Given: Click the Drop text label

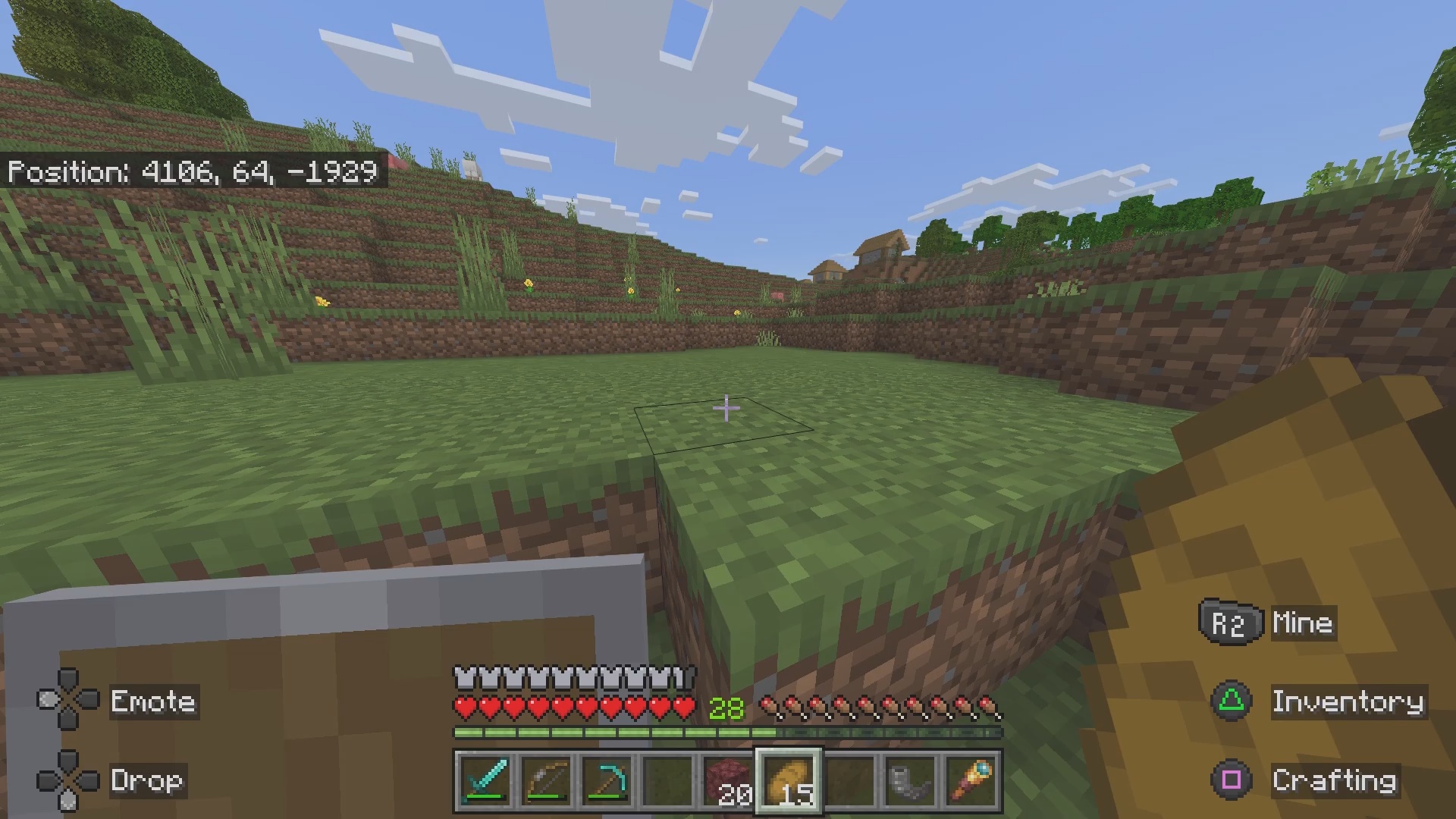Looking at the screenshot, I should pyautogui.click(x=146, y=780).
